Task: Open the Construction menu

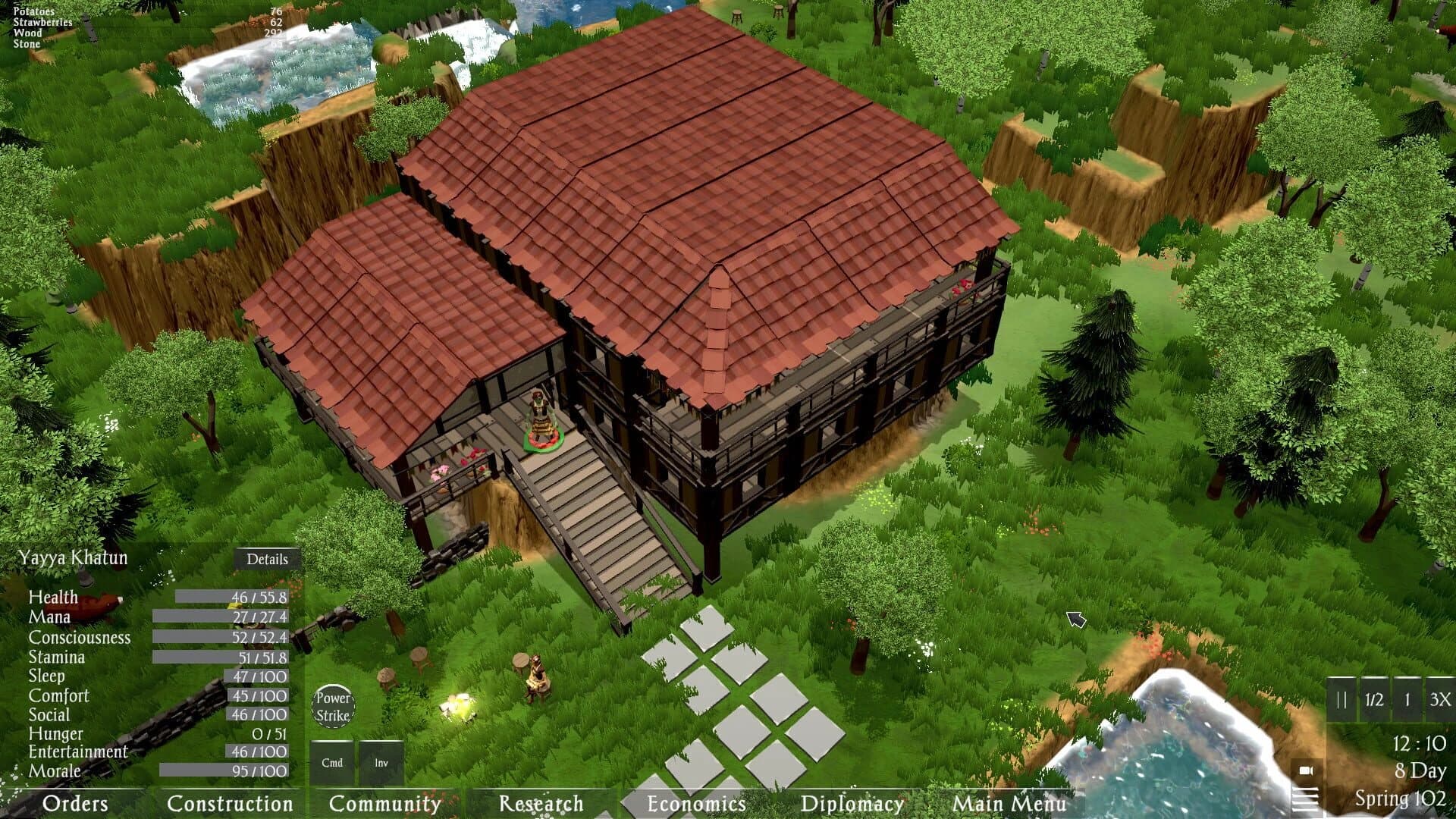Action: pos(231,805)
